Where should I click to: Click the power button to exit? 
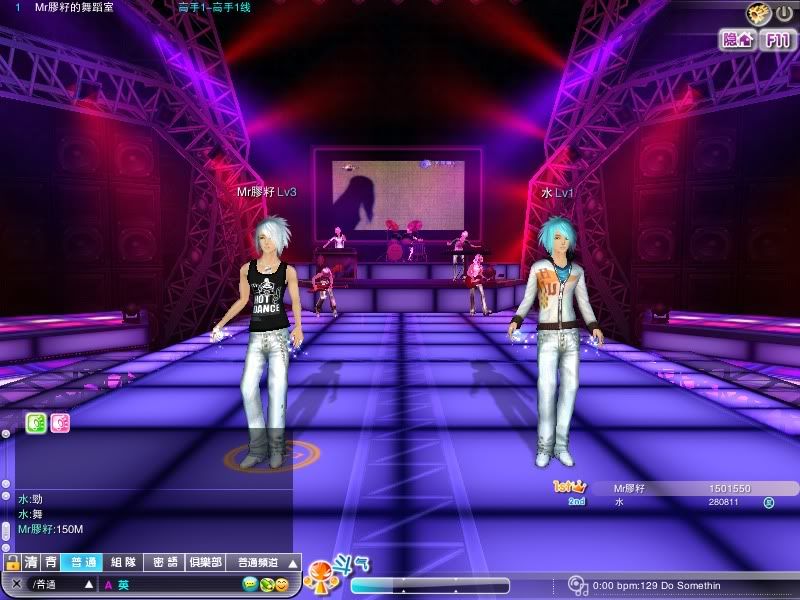tap(785, 13)
